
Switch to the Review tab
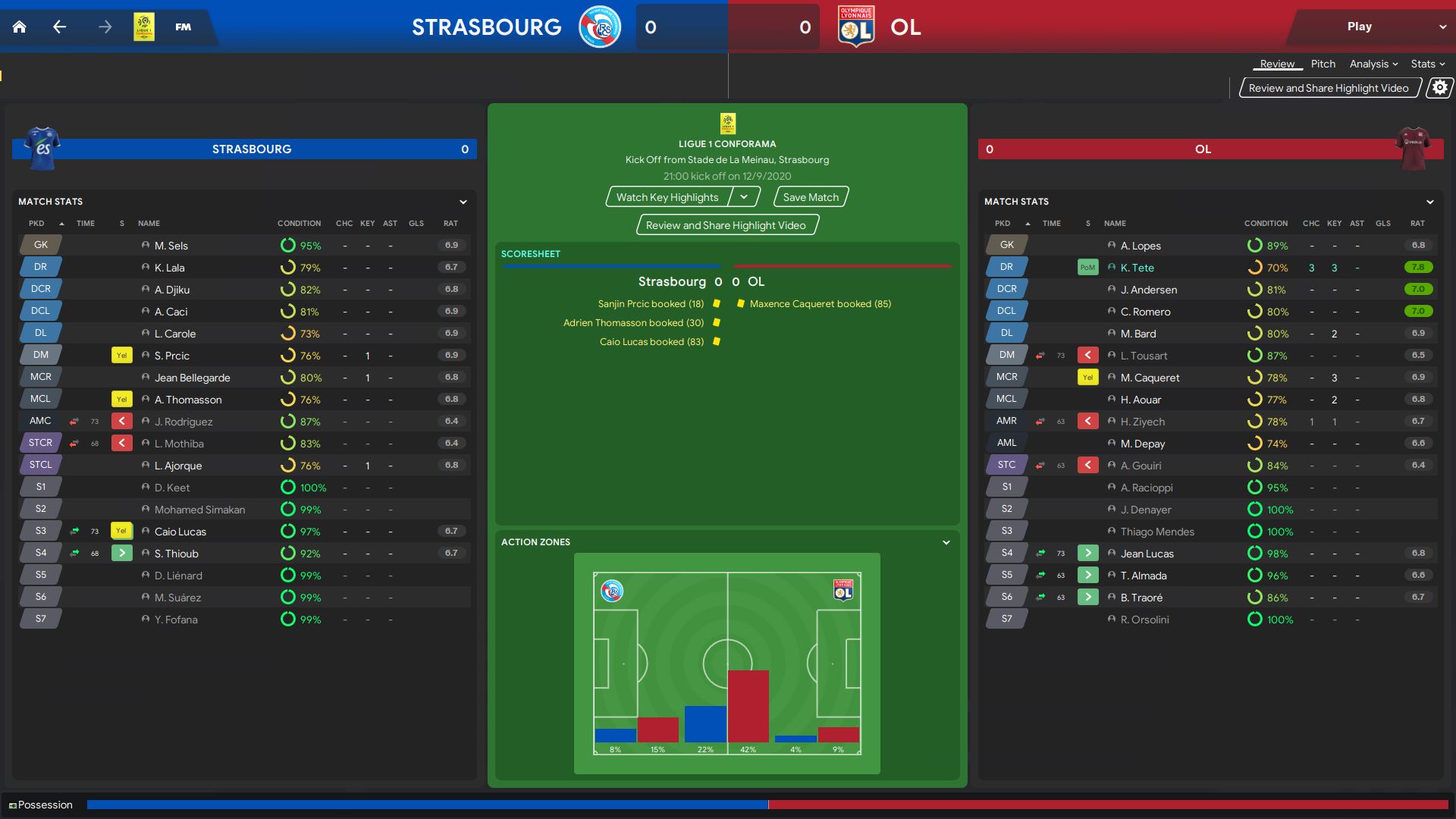[x=1277, y=64]
